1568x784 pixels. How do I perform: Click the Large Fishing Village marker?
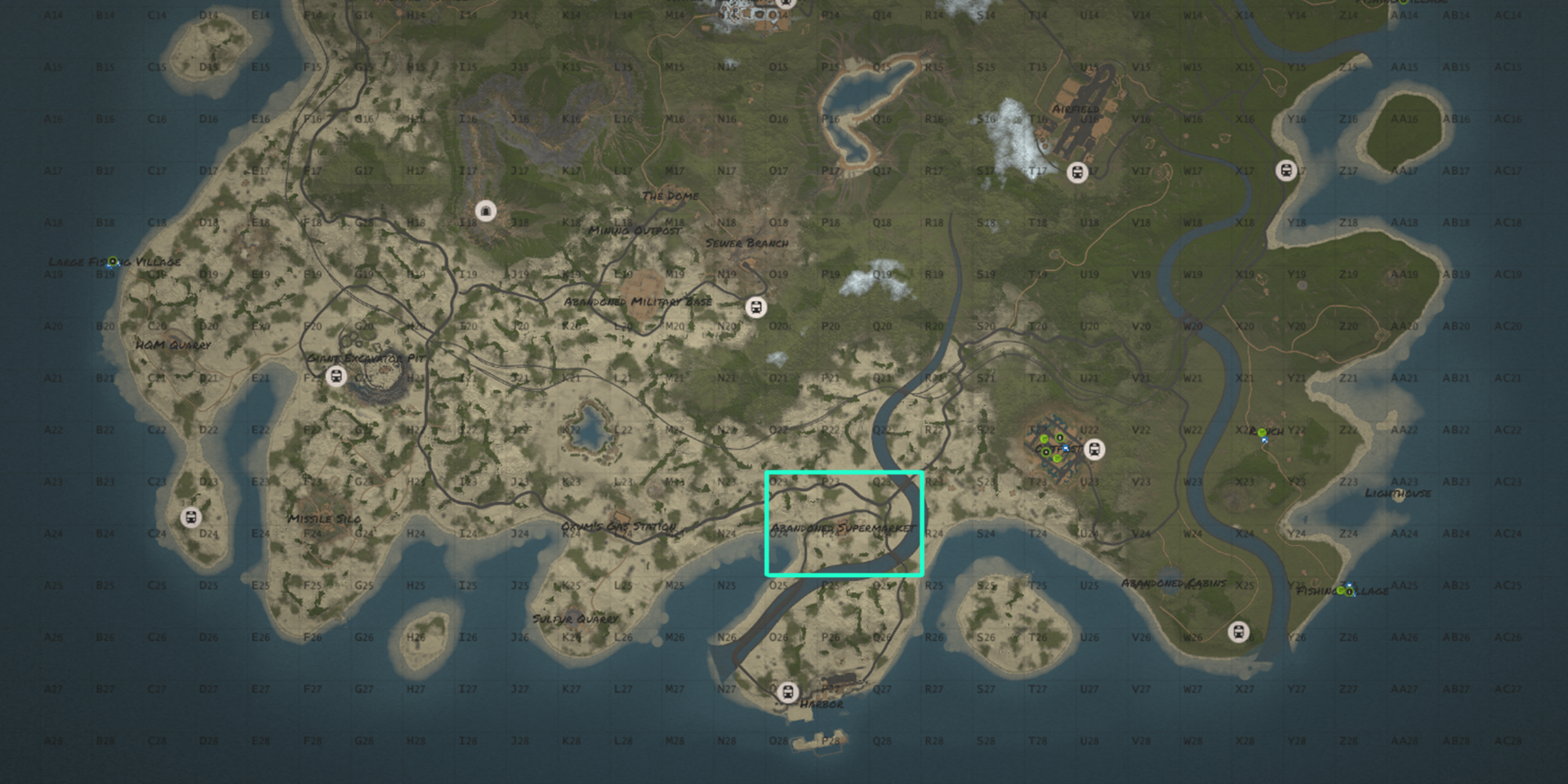(113, 262)
